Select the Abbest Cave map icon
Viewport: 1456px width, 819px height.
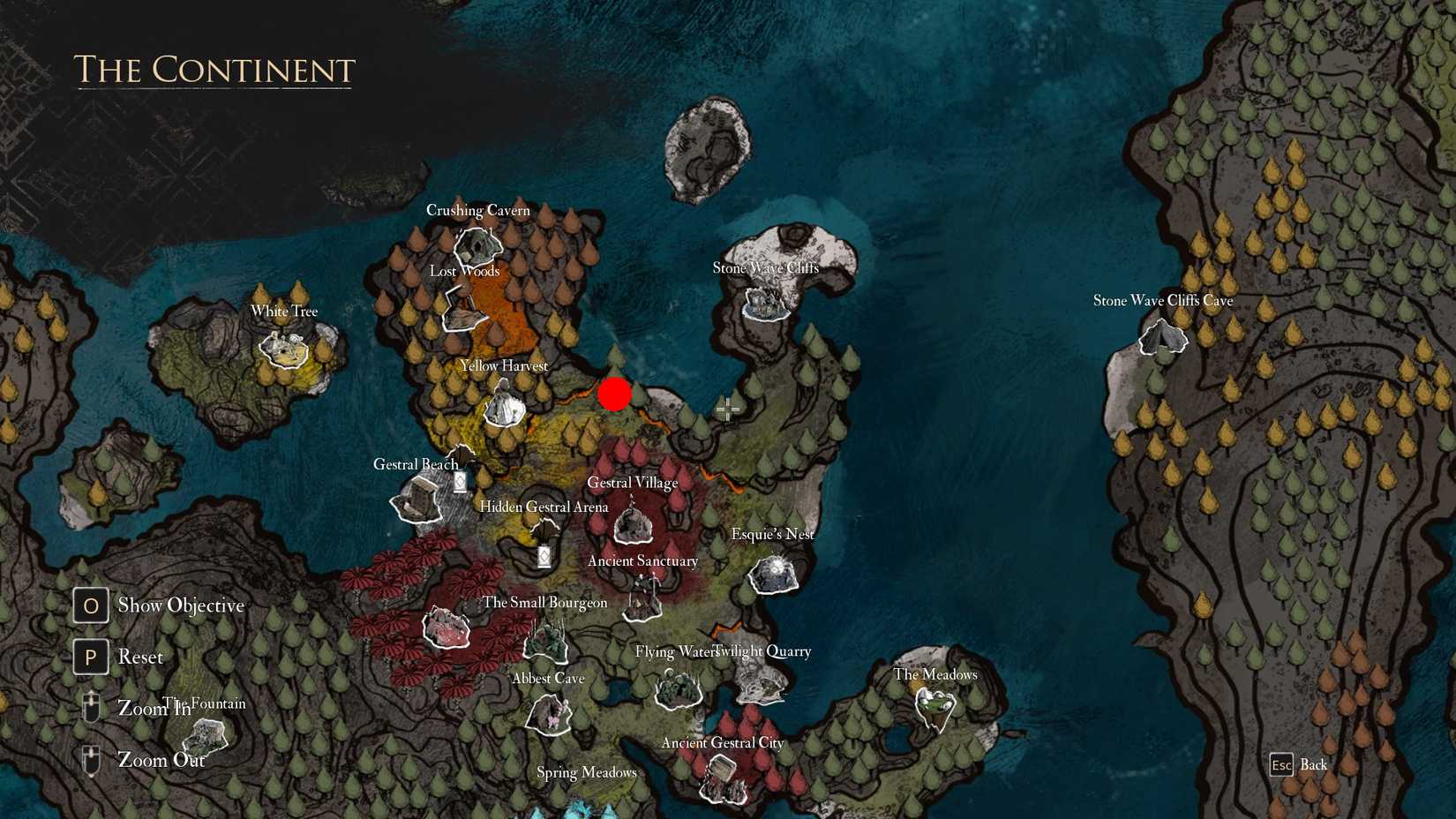(549, 717)
